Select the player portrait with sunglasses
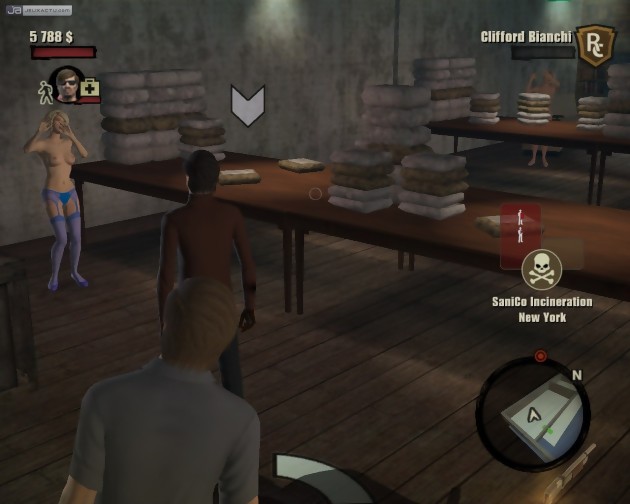630x504 pixels. 66,84
